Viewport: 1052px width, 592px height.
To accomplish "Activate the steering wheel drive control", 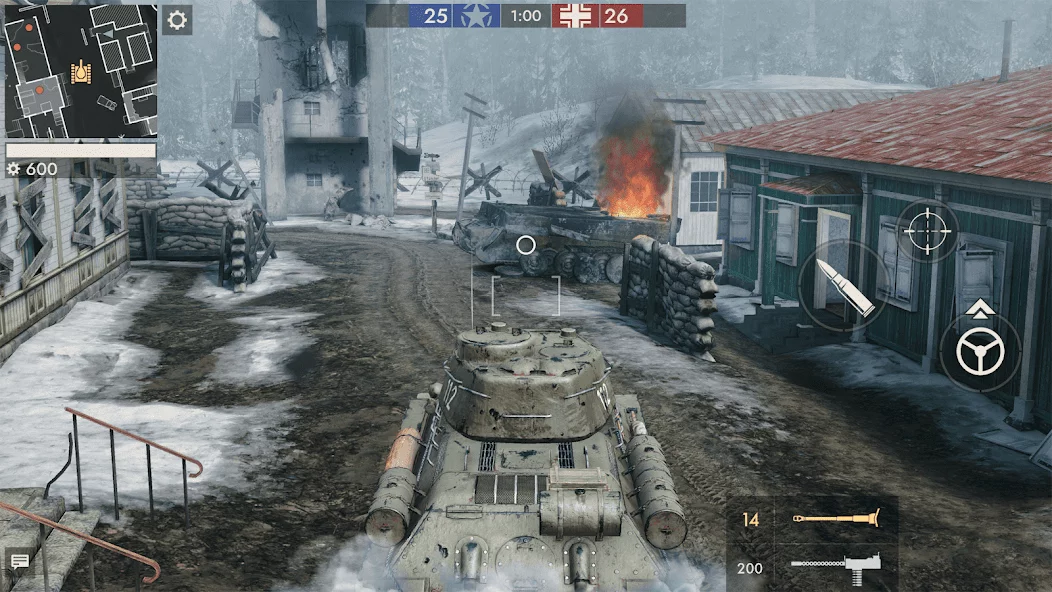I will (980, 352).
